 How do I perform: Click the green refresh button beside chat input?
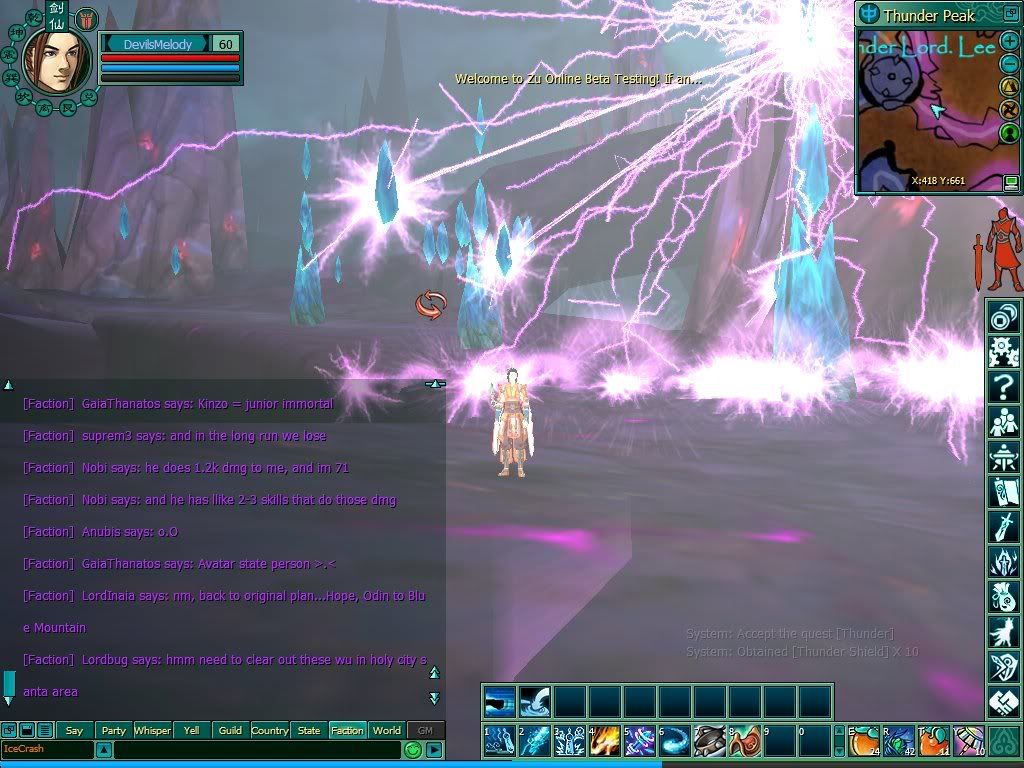tap(412, 749)
